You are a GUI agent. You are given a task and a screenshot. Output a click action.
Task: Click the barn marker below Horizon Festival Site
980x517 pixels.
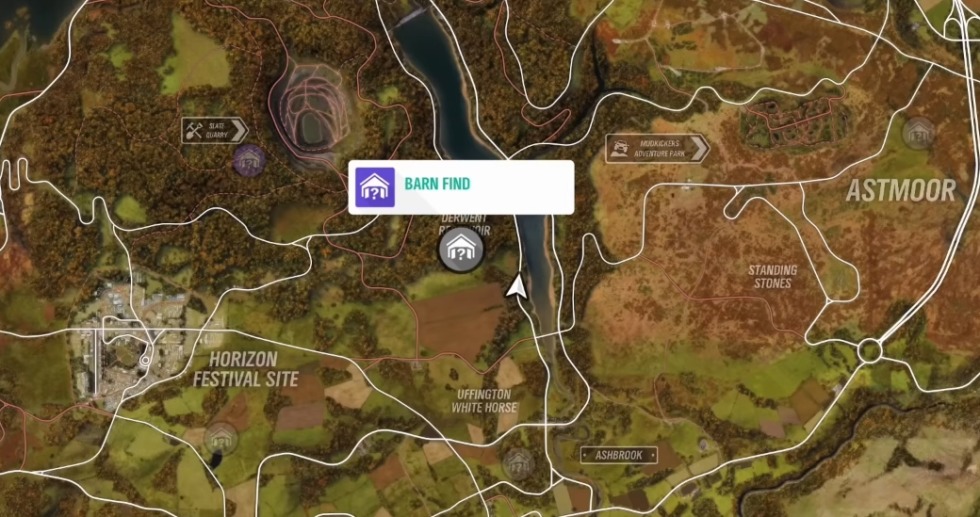(220, 436)
